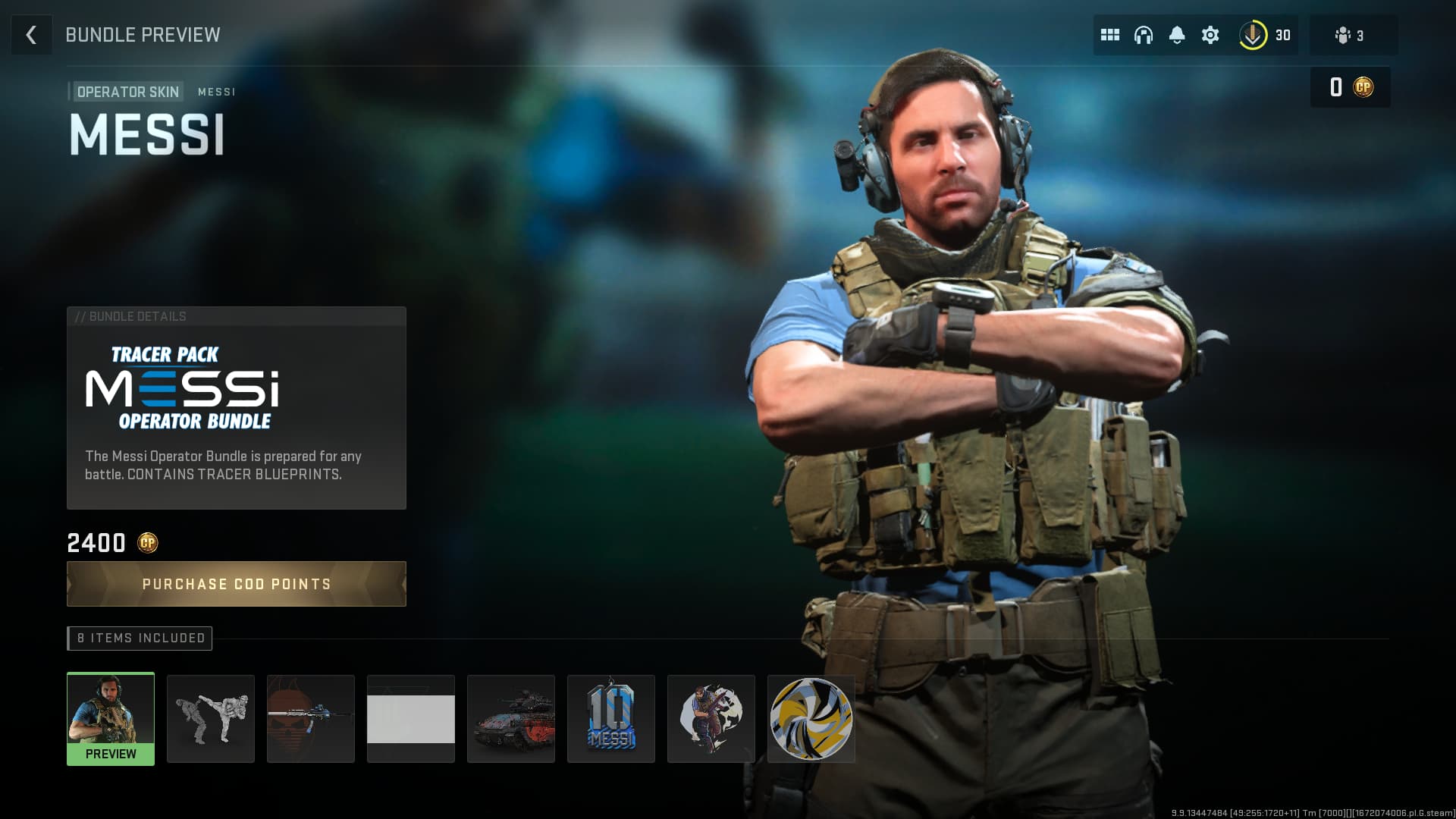Open the player rank 30 profile
This screenshot has height=819, width=1456.
coord(1265,35)
